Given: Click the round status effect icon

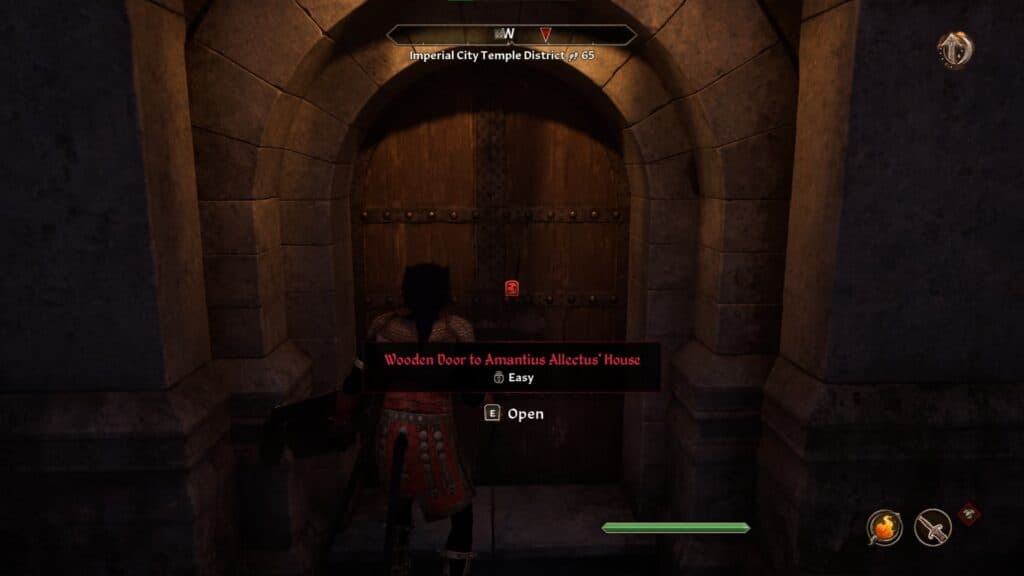Looking at the screenshot, I should click(955, 50).
